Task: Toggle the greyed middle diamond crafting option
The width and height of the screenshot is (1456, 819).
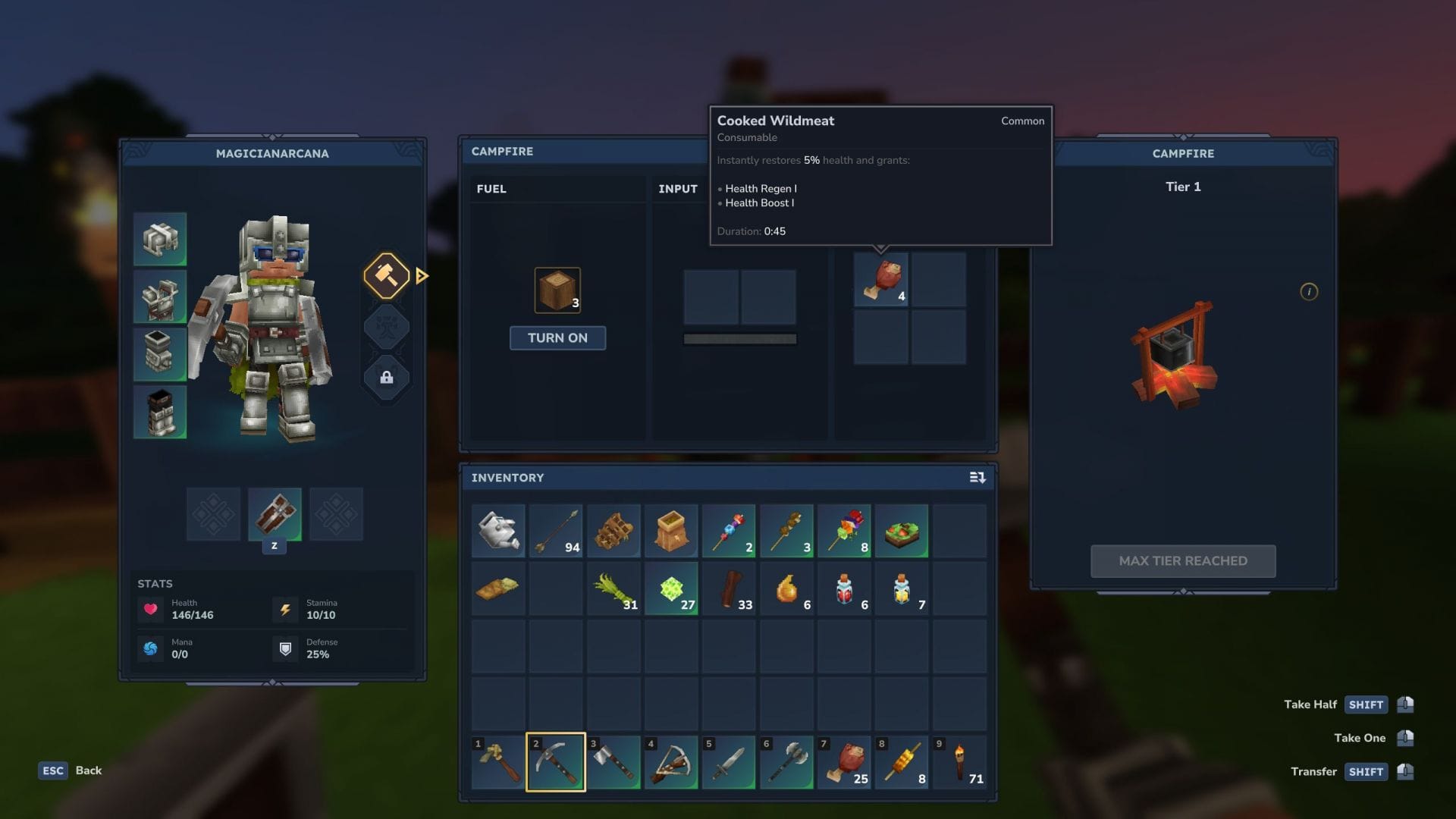Action: pos(386,327)
